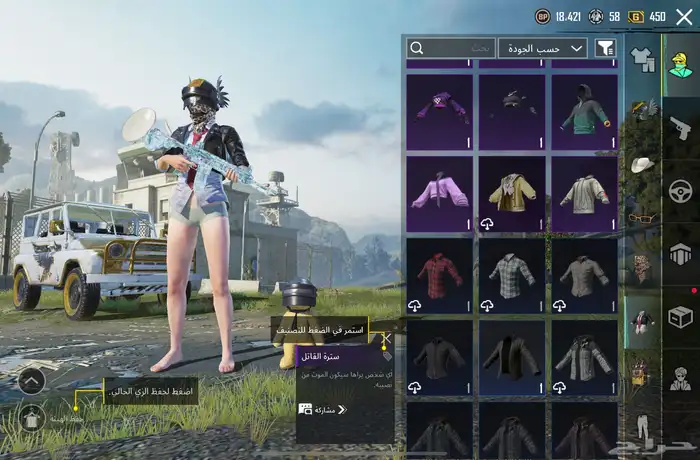Screen dimensions: 700x460
Task: Expand the round up-arrow button
Action: 31,380
